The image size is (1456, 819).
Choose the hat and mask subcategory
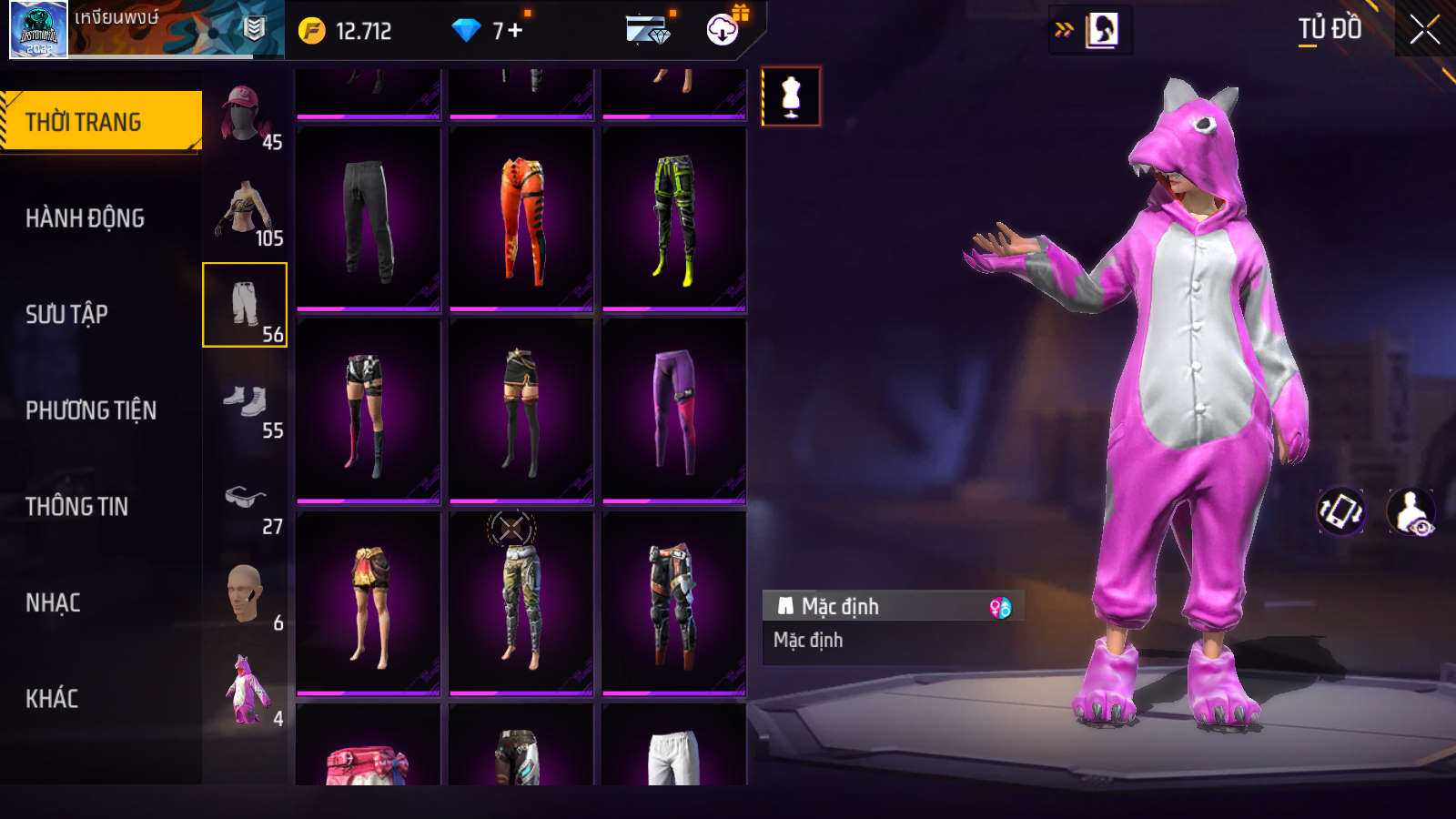tap(244, 115)
